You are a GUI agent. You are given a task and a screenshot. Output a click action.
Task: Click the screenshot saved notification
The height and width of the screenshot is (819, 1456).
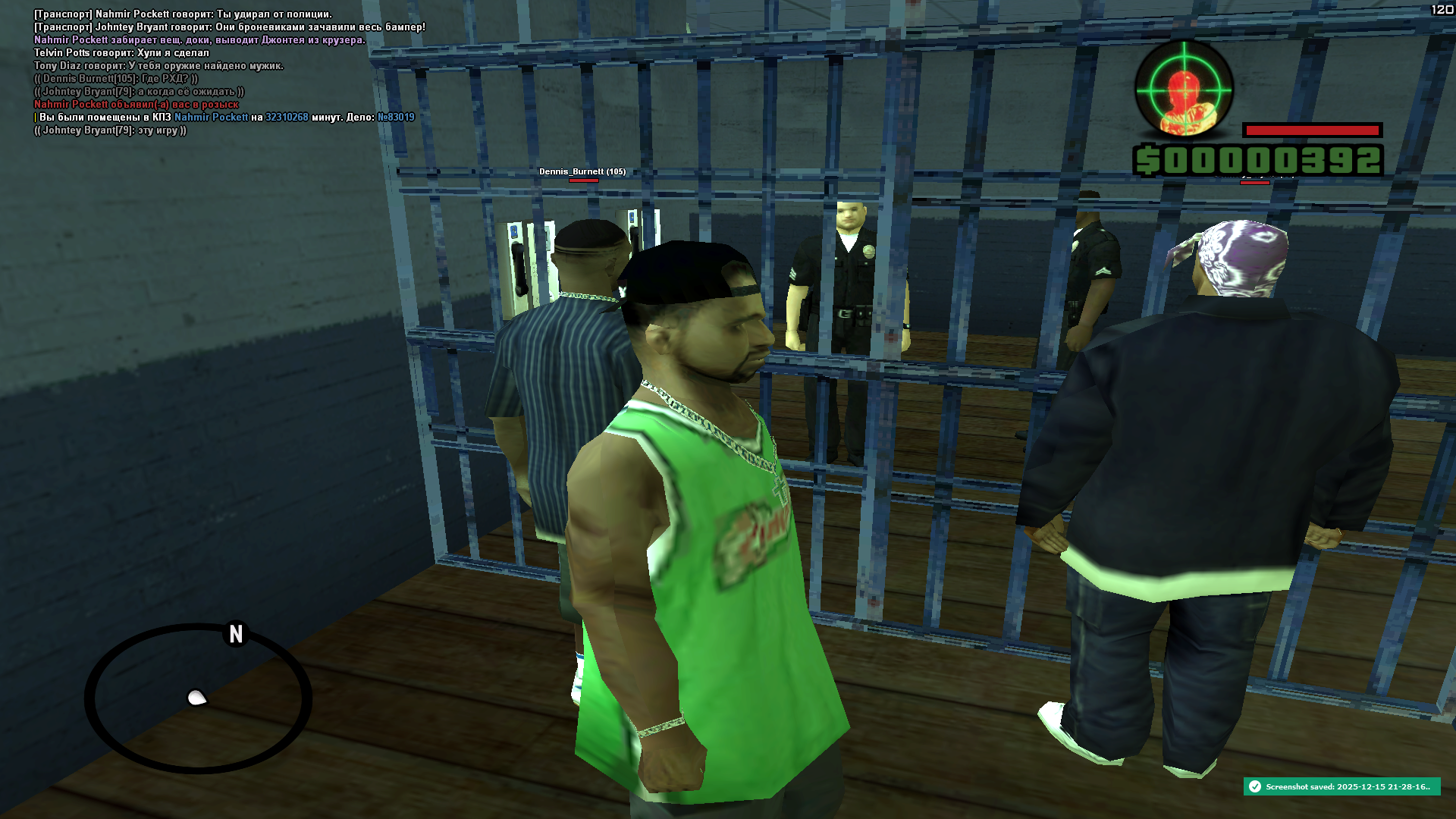pyautogui.click(x=1341, y=786)
